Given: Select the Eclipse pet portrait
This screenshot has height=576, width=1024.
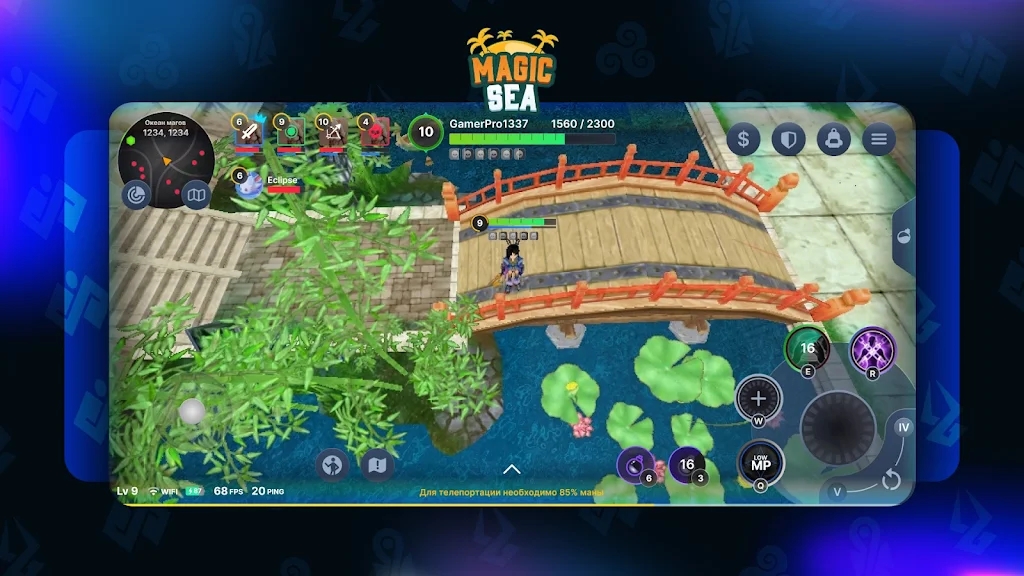Looking at the screenshot, I should point(249,184).
